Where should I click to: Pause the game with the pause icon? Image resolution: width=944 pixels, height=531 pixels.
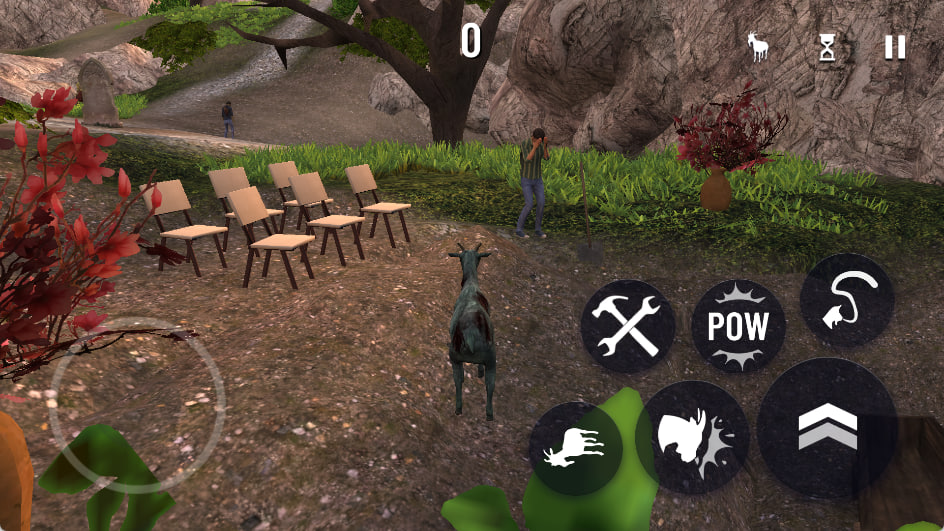pos(895,47)
